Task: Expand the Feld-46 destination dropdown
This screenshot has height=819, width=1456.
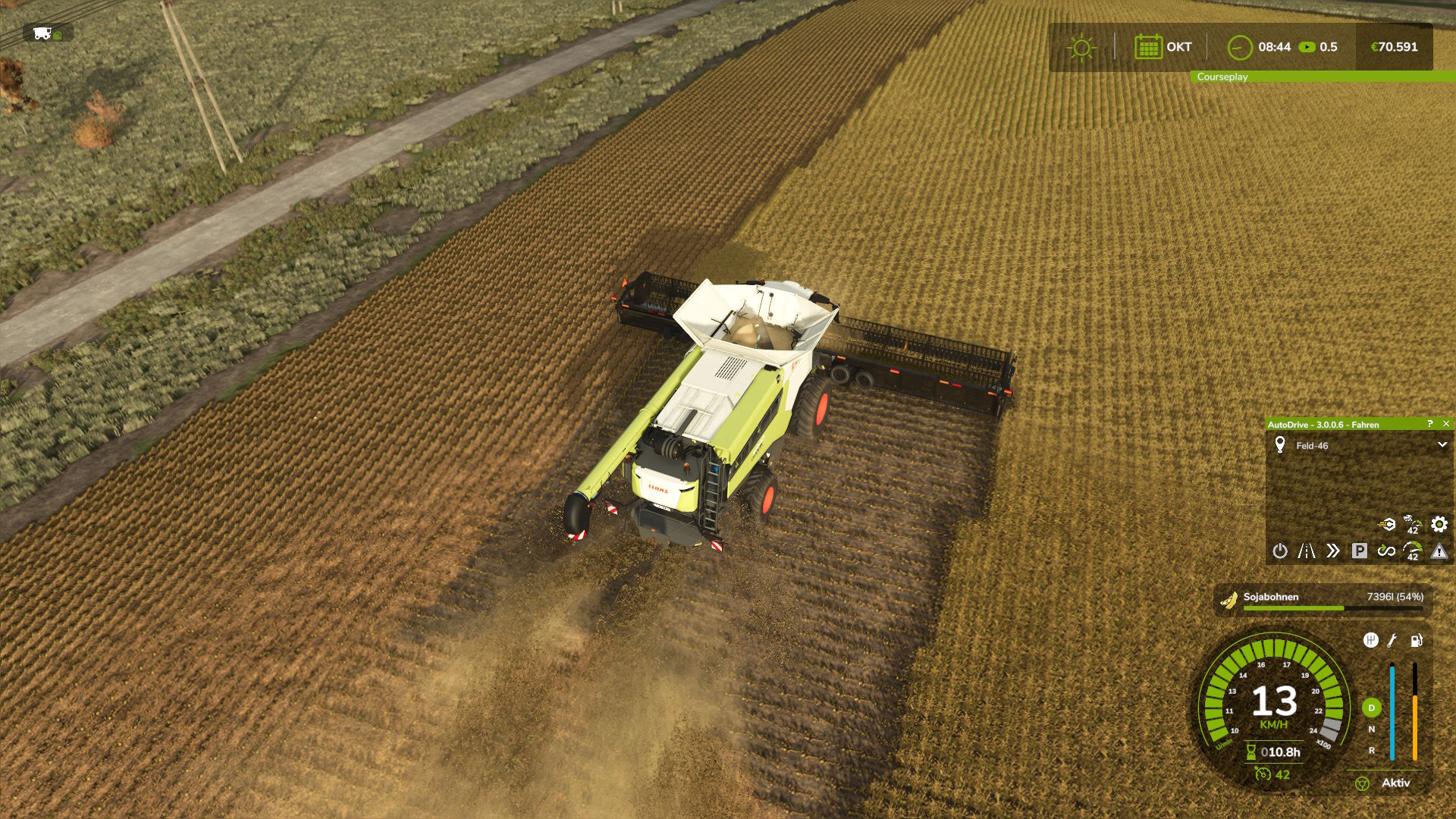Action: tap(1442, 445)
